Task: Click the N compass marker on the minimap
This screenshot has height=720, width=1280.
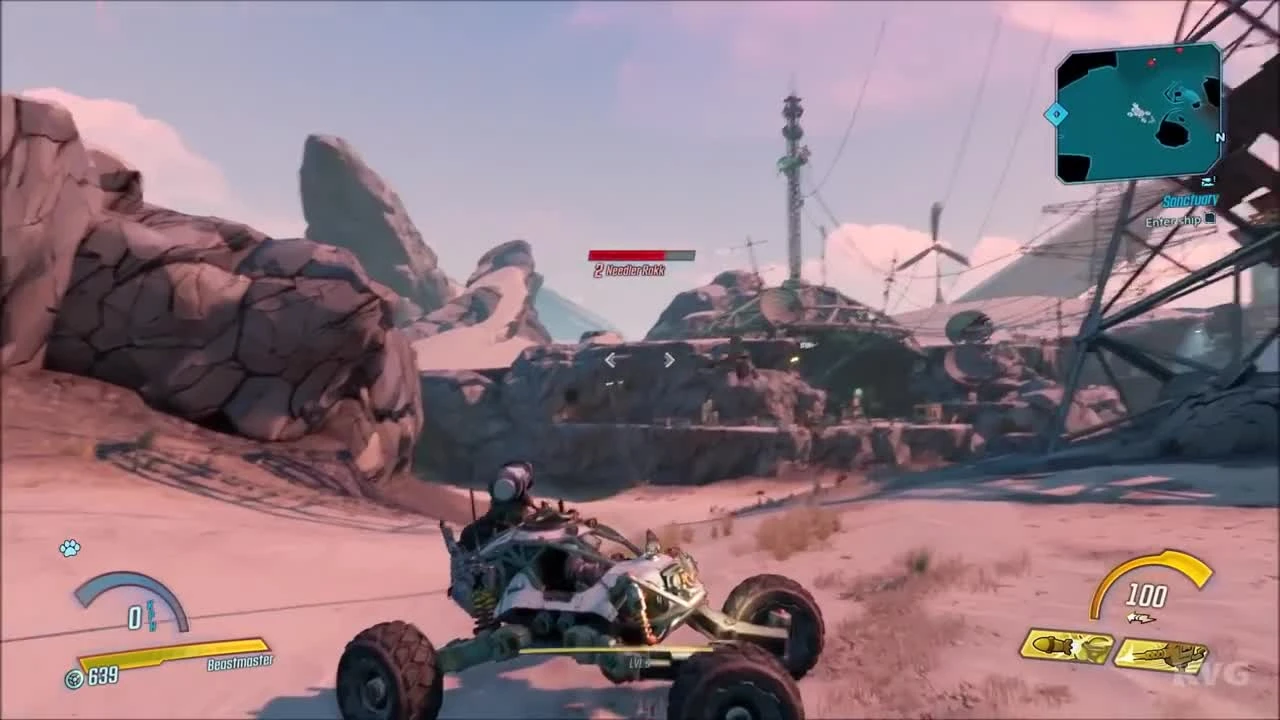Action: pyautogui.click(x=1220, y=137)
